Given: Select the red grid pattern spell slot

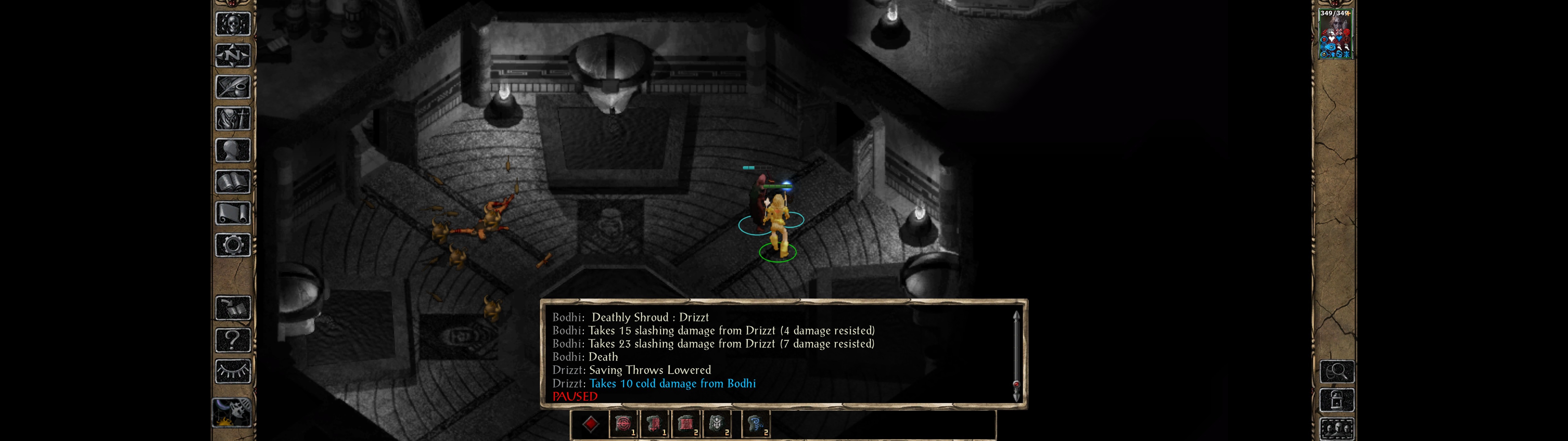Looking at the screenshot, I should click(686, 424).
